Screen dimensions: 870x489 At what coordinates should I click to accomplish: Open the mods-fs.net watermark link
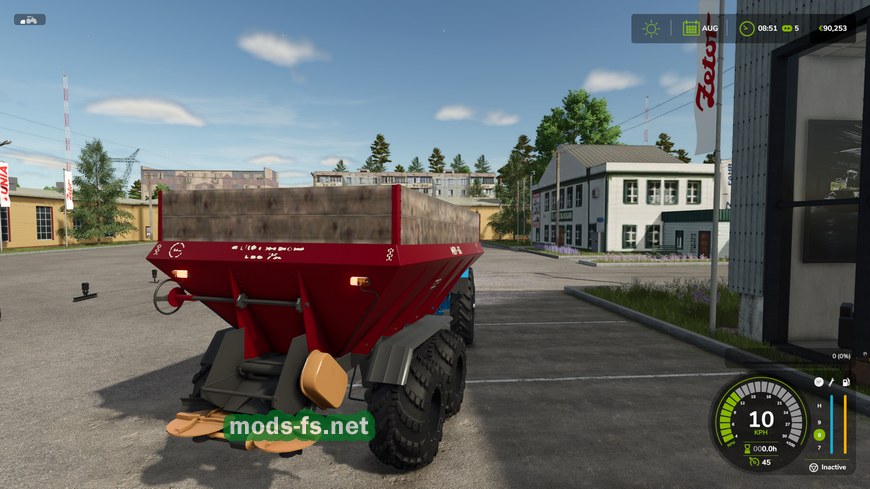[x=298, y=427]
